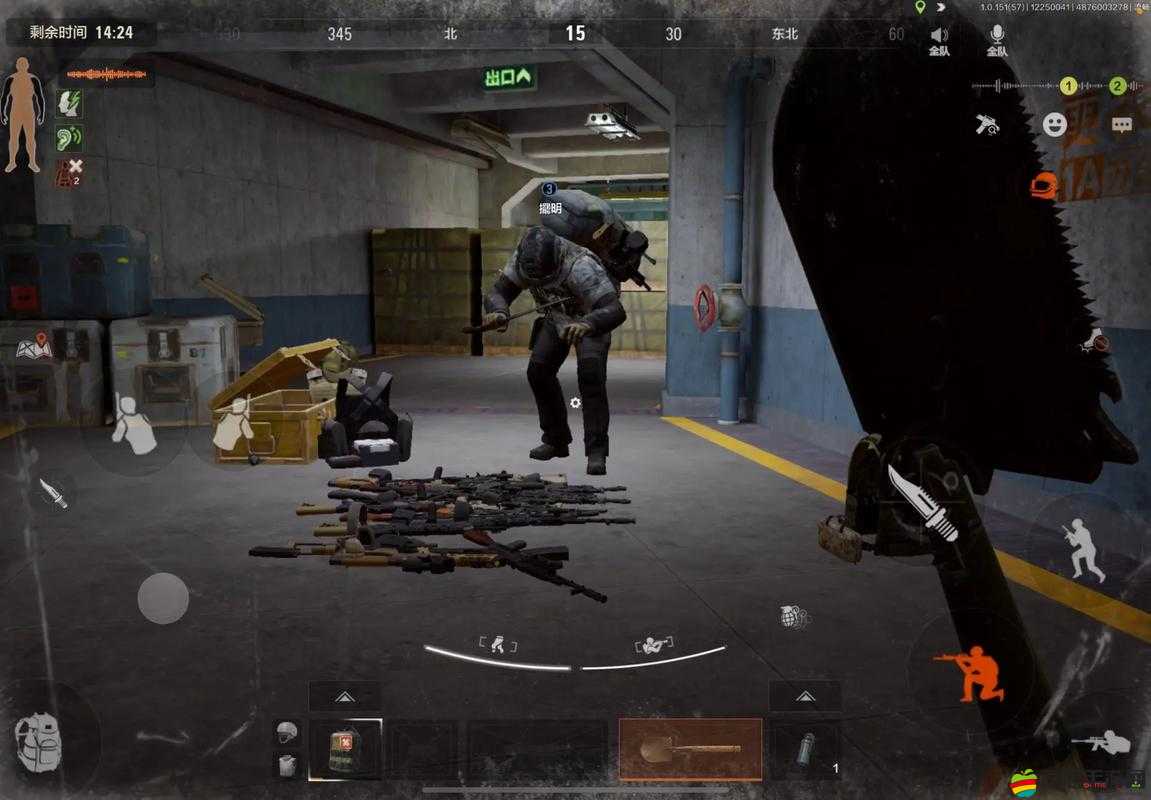The height and width of the screenshot is (800, 1151).
Task: Attack with the large knife button
Action: pyautogui.click(x=922, y=503)
